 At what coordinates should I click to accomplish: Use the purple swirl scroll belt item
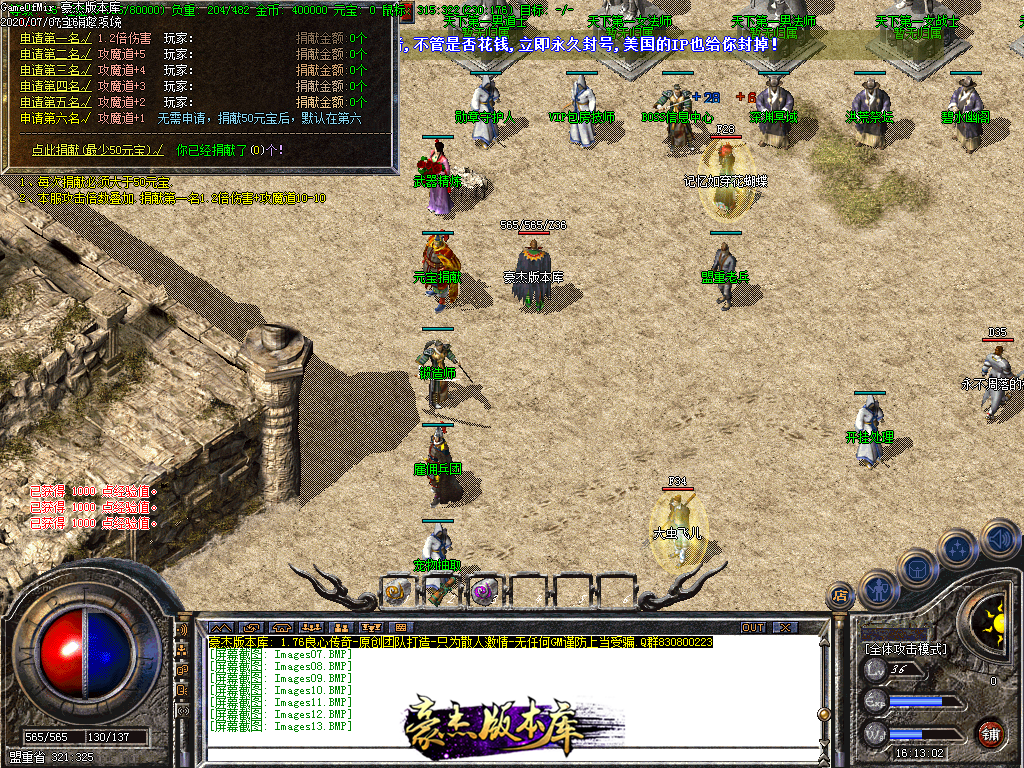(x=484, y=591)
